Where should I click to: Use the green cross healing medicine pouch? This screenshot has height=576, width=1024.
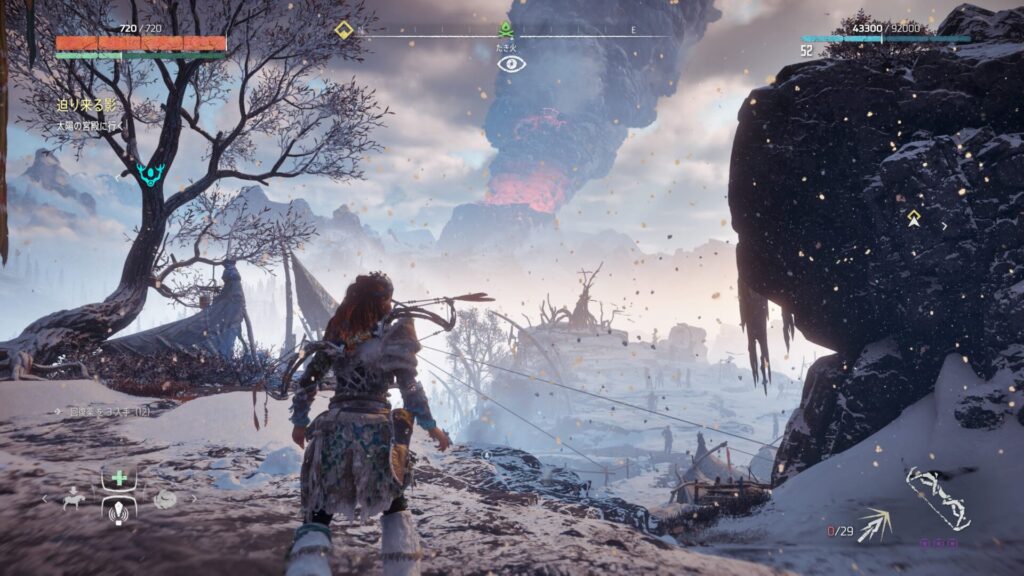[119, 478]
